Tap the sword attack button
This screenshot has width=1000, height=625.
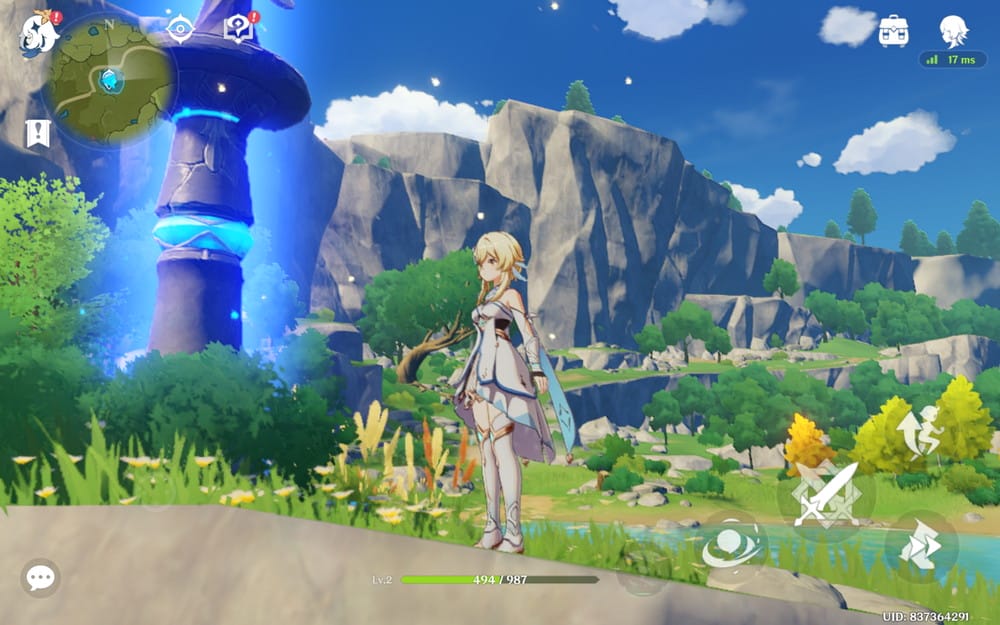pyautogui.click(x=825, y=494)
